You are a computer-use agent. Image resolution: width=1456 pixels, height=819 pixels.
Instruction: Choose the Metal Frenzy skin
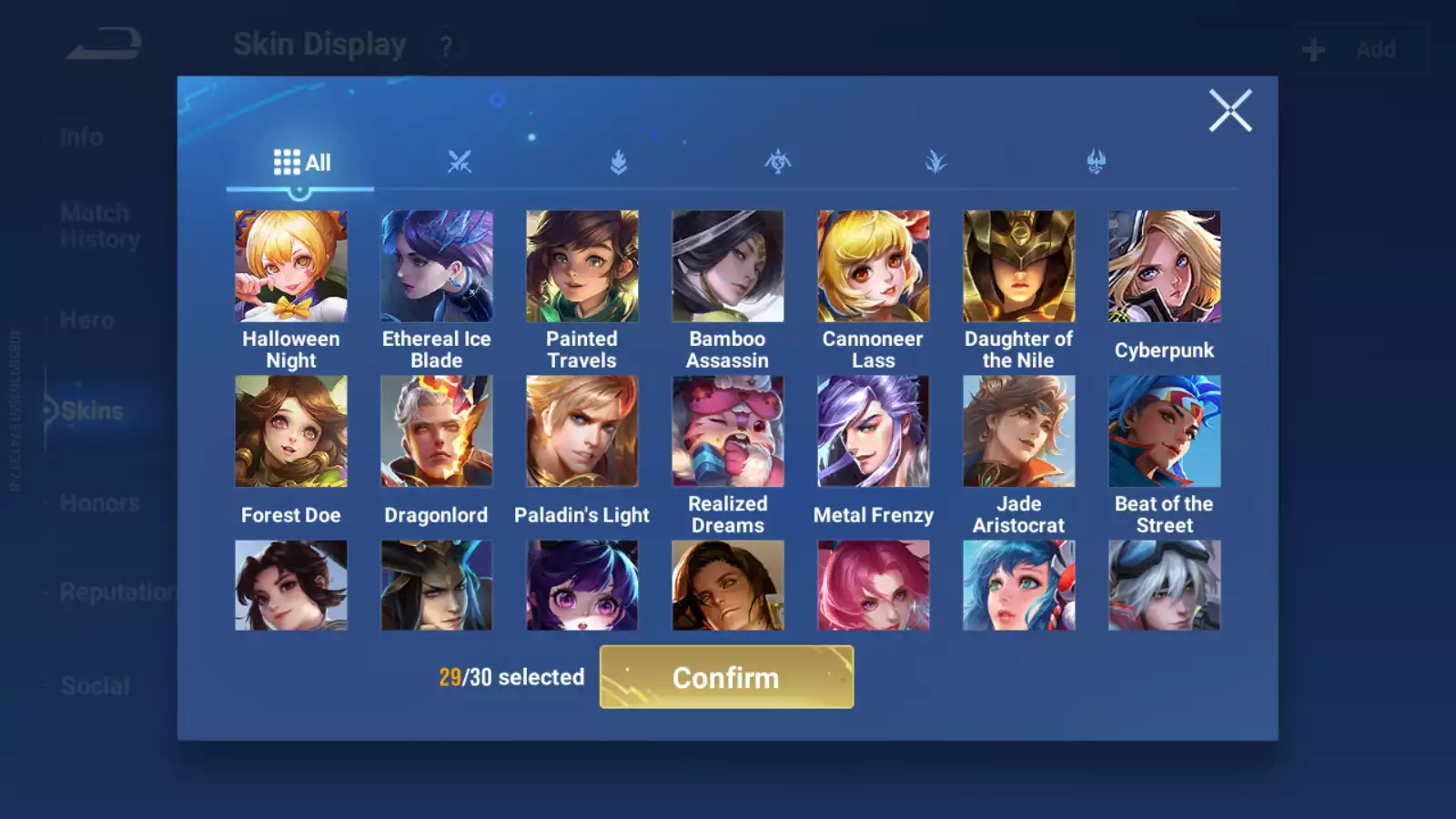[874, 431]
